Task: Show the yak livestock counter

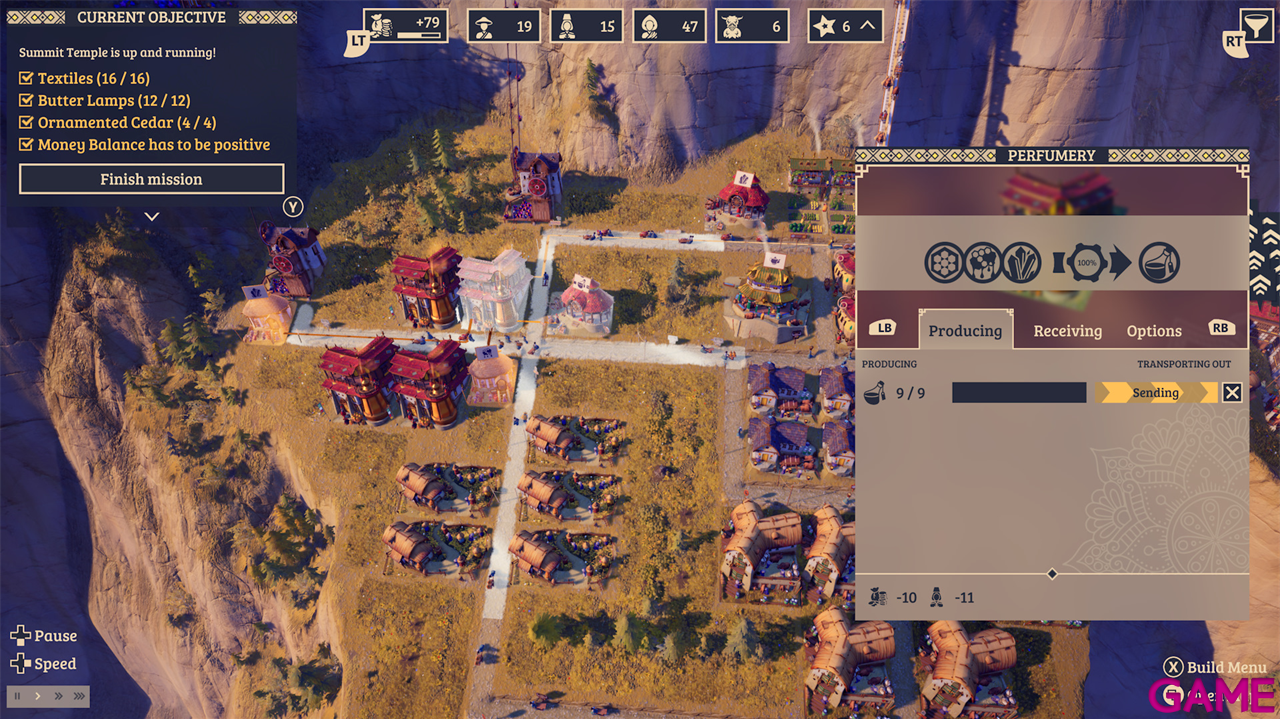Action: 752,27
